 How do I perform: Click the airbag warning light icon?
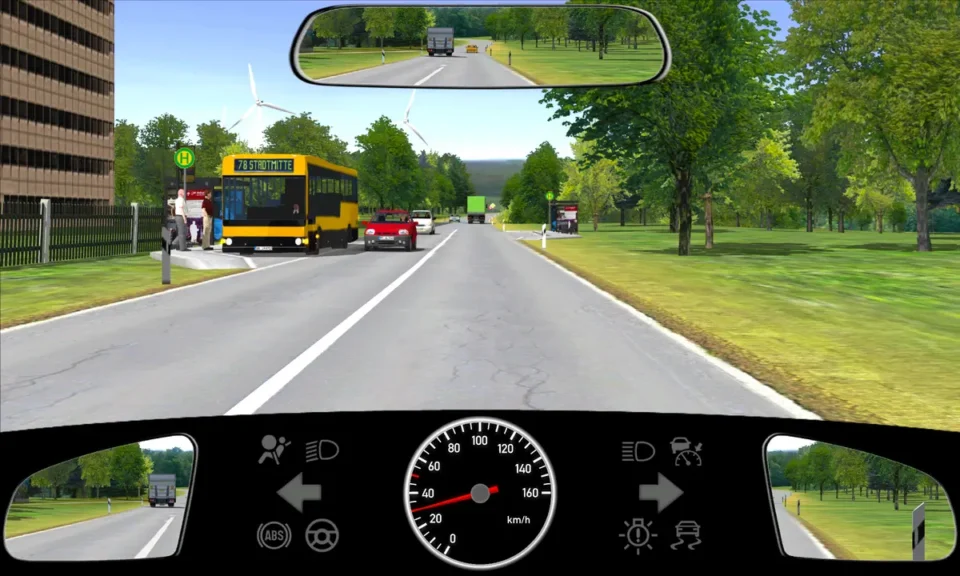274,450
